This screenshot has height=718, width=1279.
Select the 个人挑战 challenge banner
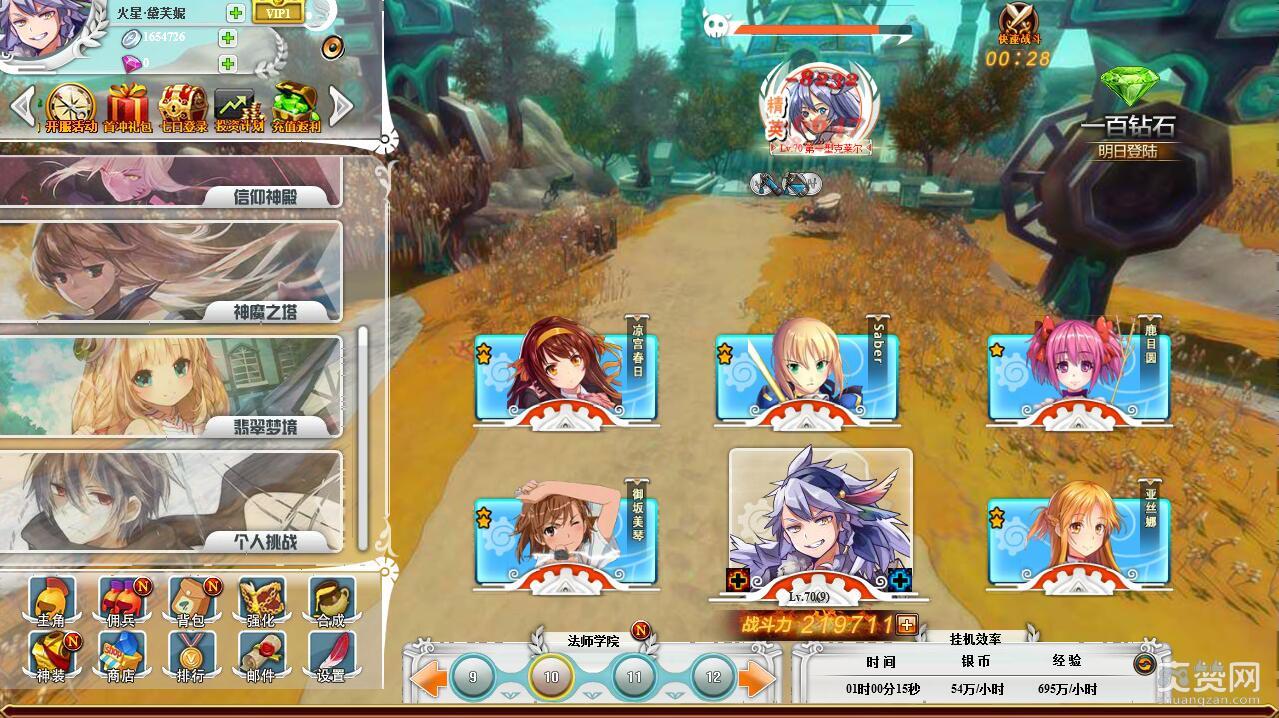[x=170, y=501]
